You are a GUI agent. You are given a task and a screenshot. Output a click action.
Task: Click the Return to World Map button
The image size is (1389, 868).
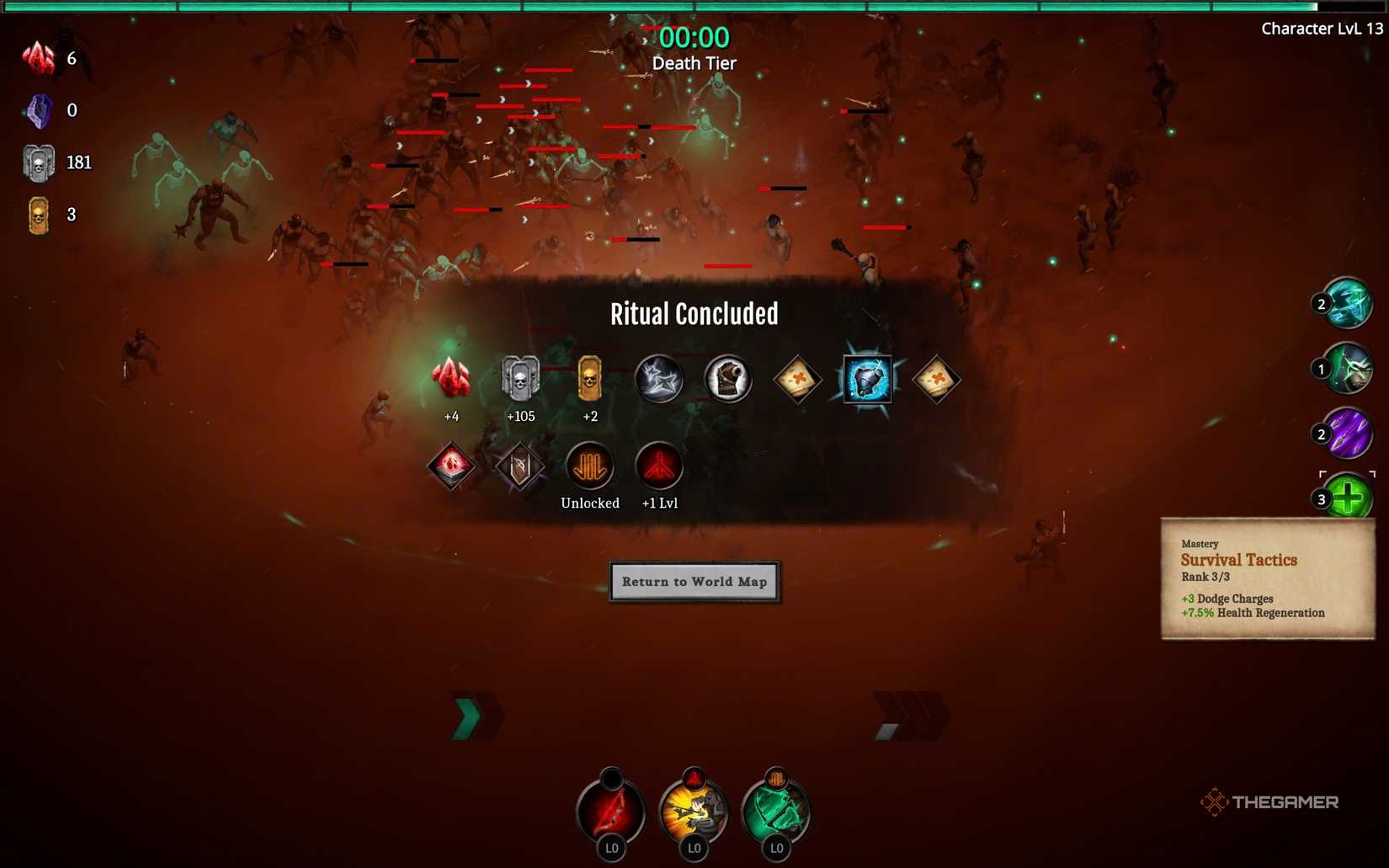click(694, 582)
